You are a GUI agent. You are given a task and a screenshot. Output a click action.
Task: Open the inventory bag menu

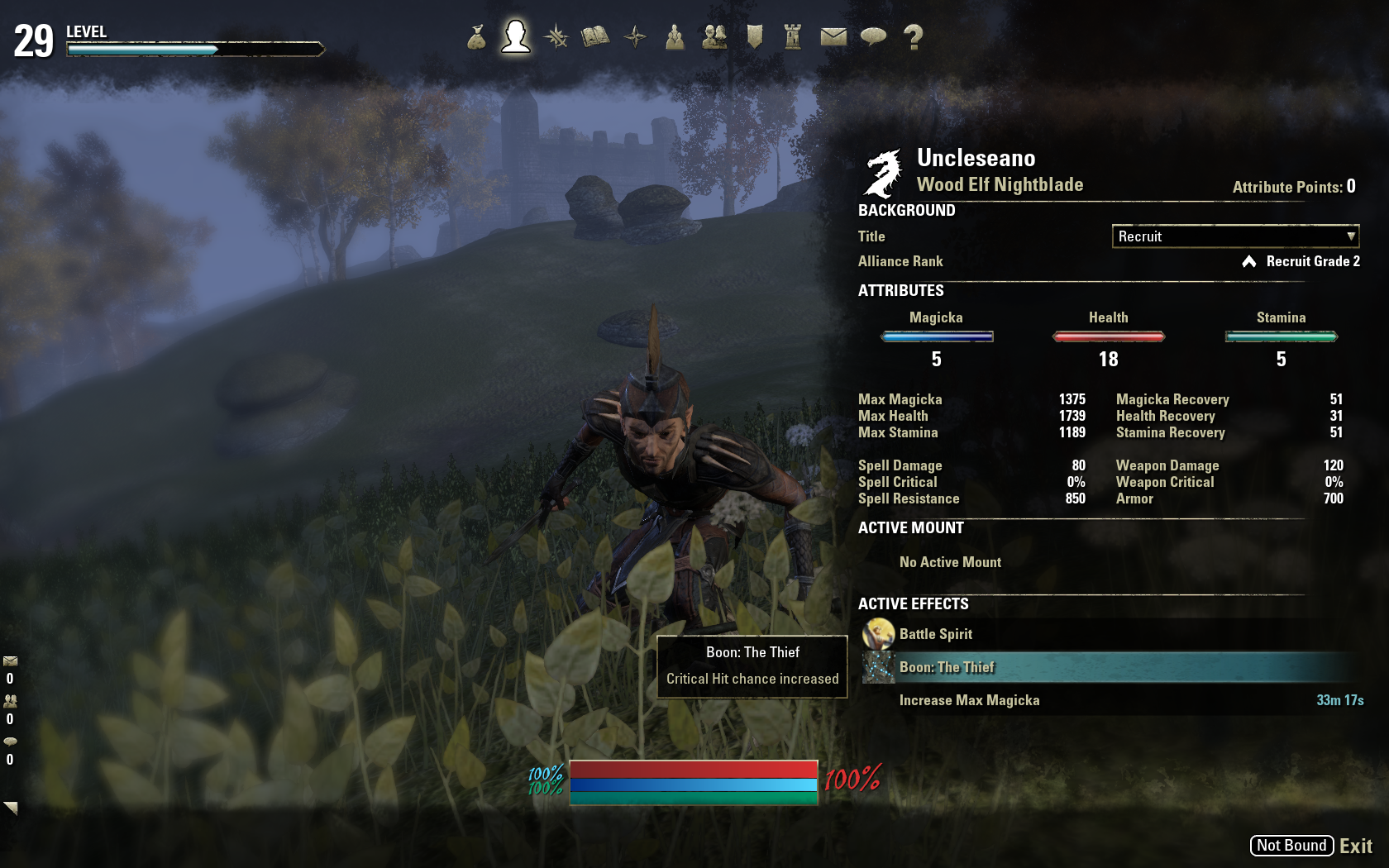pos(476,37)
